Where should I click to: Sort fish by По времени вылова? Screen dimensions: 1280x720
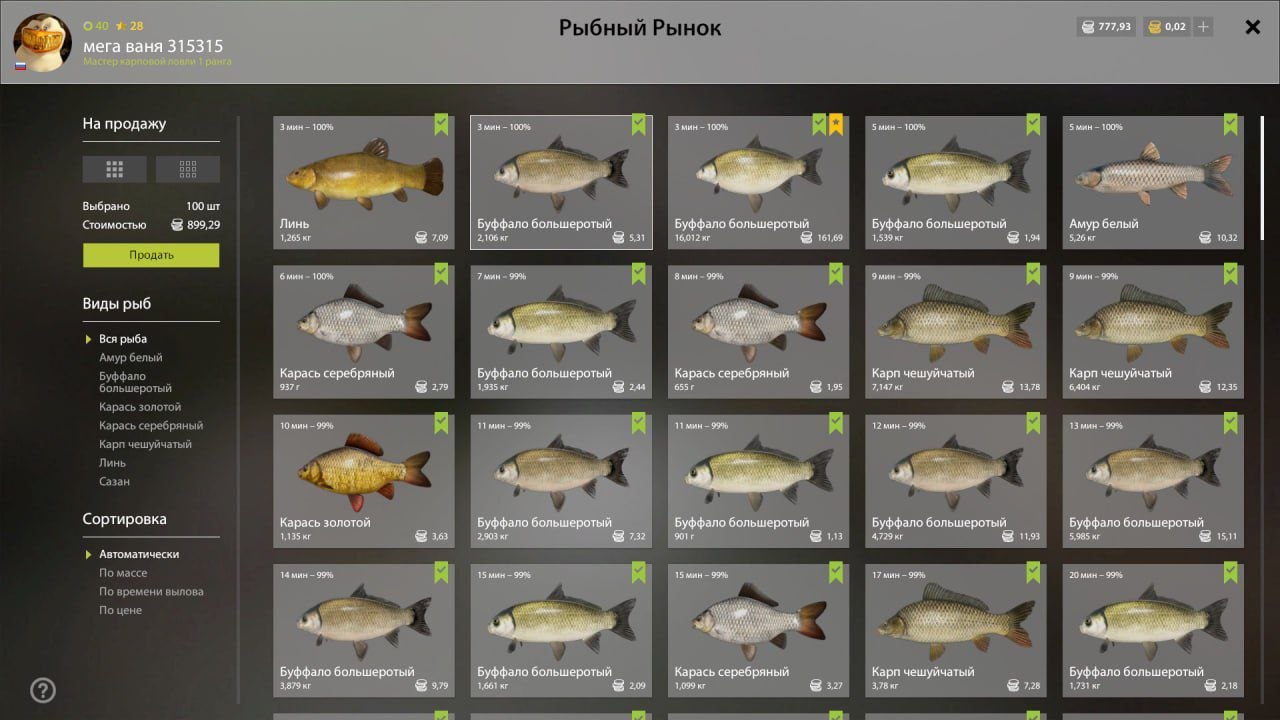point(151,592)
